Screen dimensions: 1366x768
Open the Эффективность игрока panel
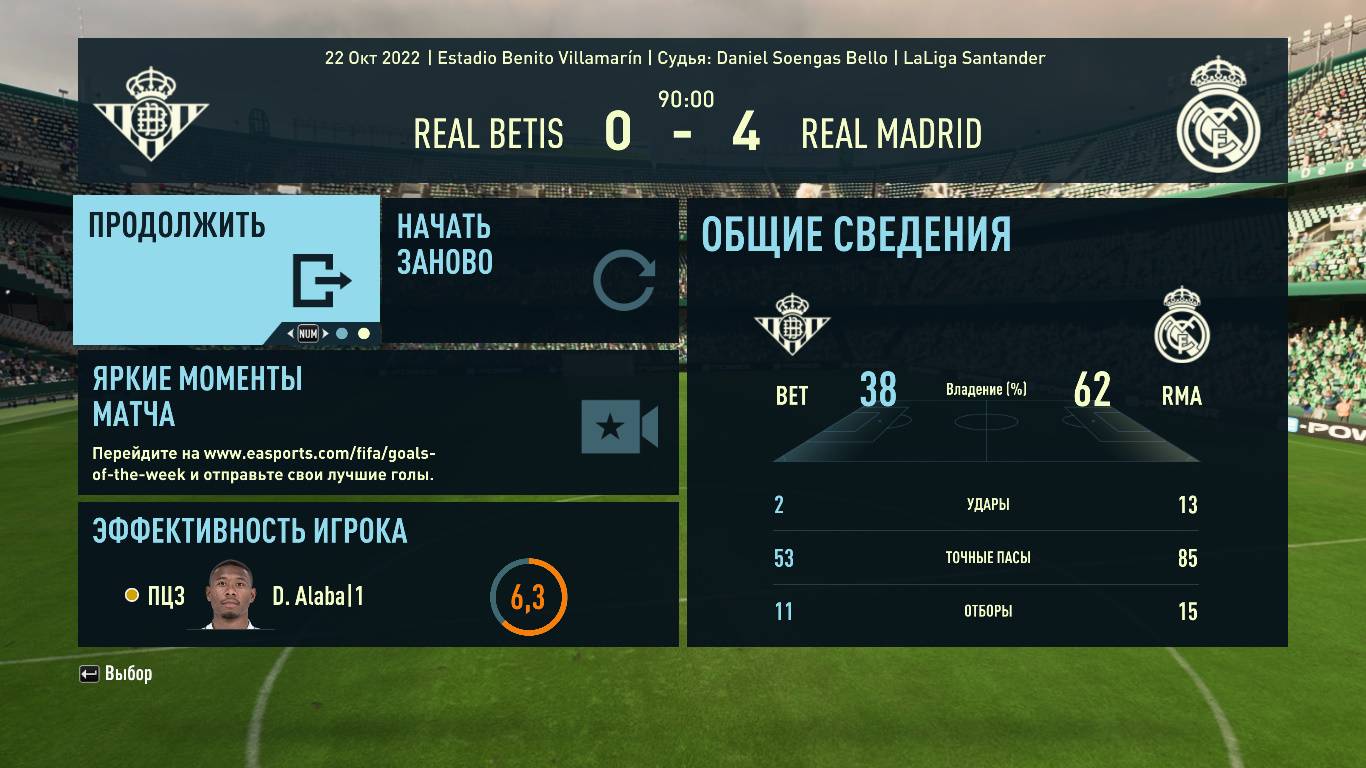click(x=378, y=574)
